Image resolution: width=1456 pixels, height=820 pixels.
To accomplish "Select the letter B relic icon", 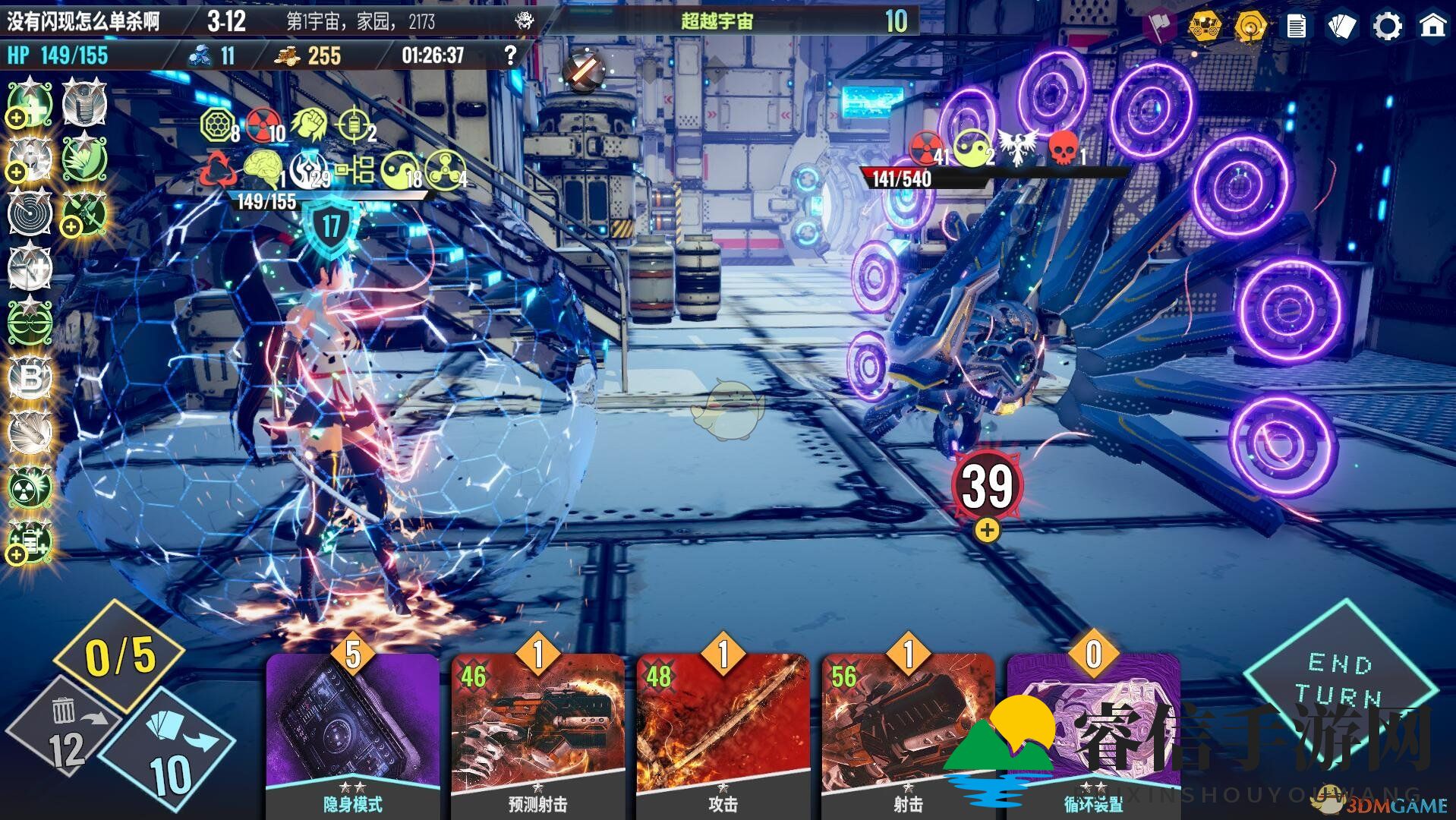I will (30, 377).
